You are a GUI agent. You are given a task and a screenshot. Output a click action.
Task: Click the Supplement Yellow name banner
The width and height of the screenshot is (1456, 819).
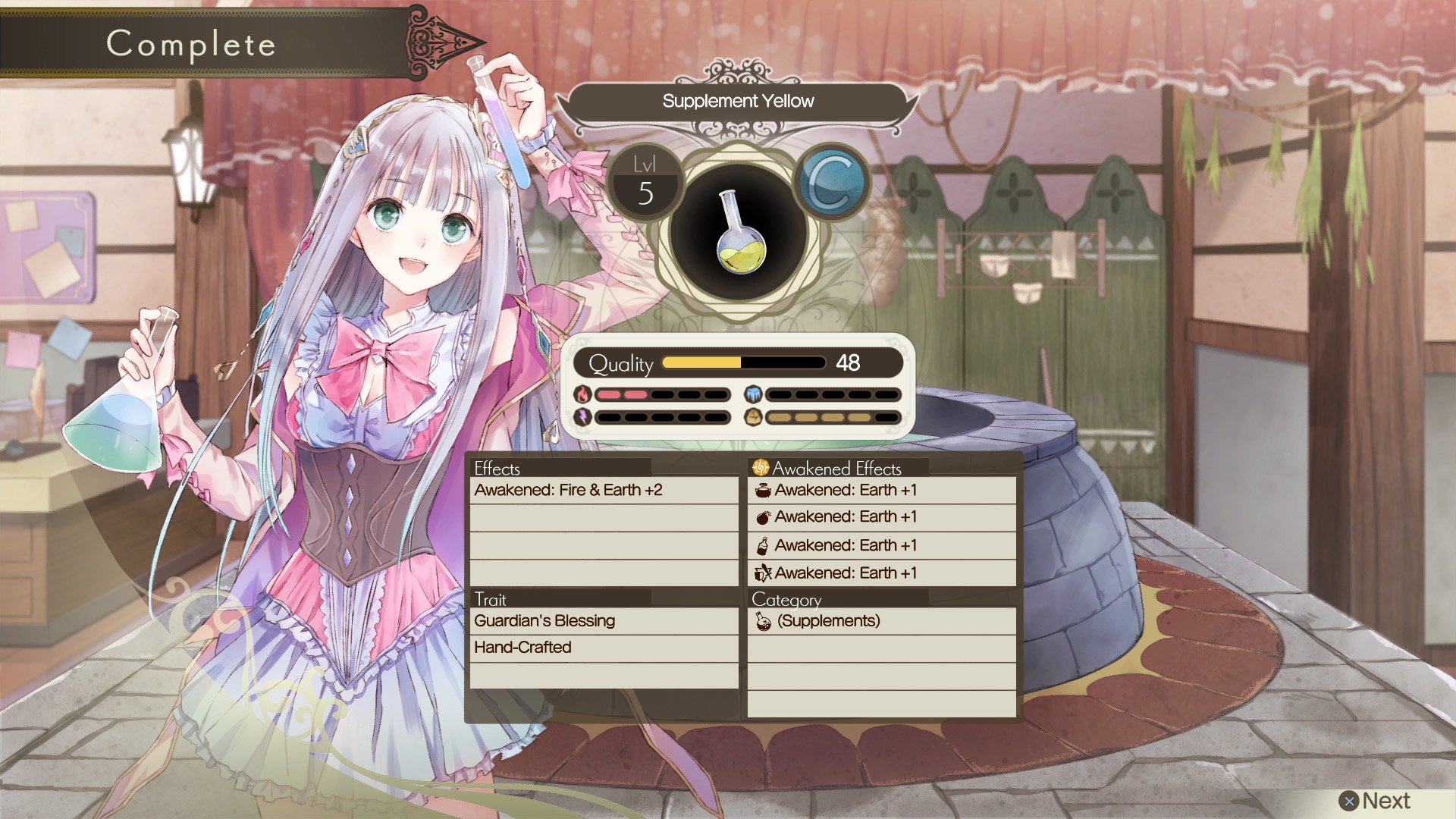(738, 100)
